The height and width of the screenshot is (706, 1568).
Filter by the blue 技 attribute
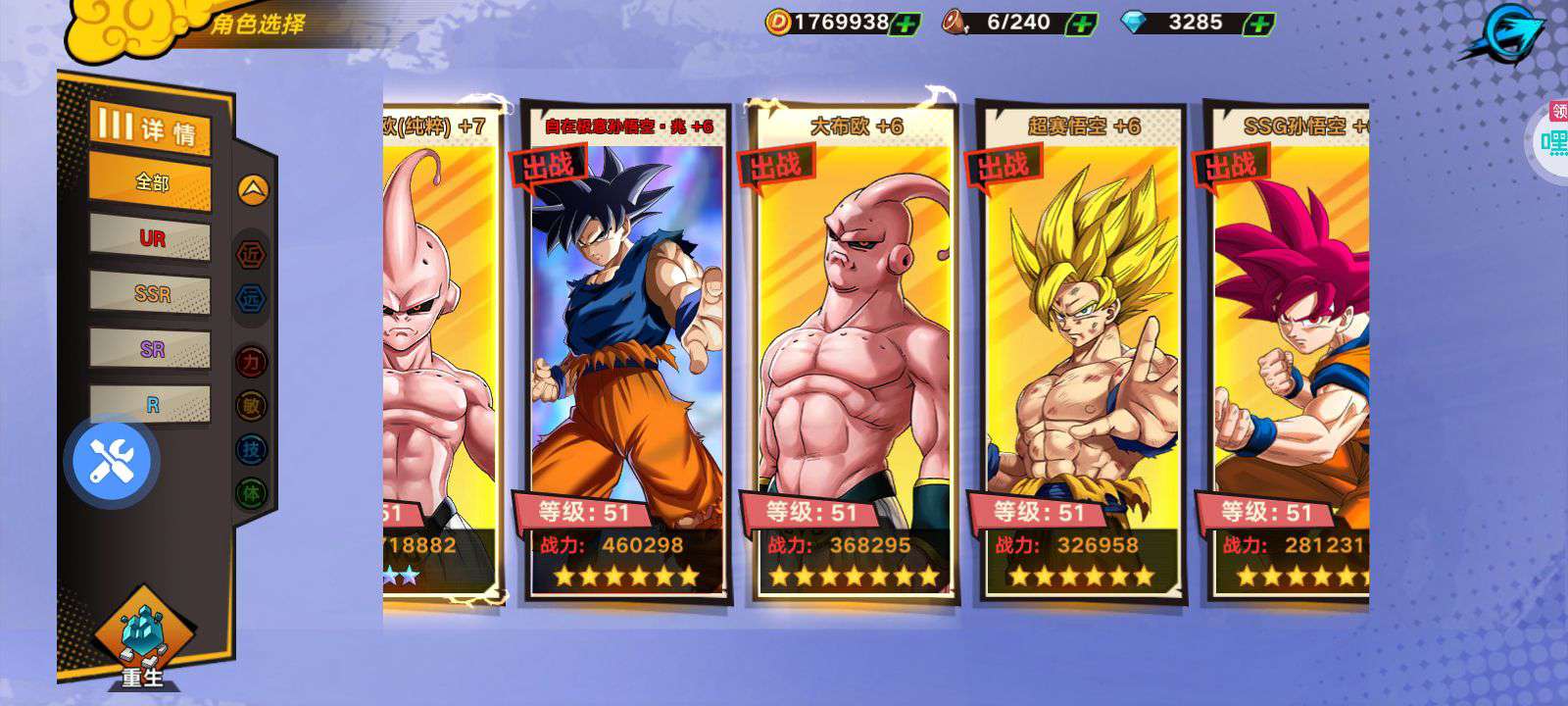(x=252, y=449)
